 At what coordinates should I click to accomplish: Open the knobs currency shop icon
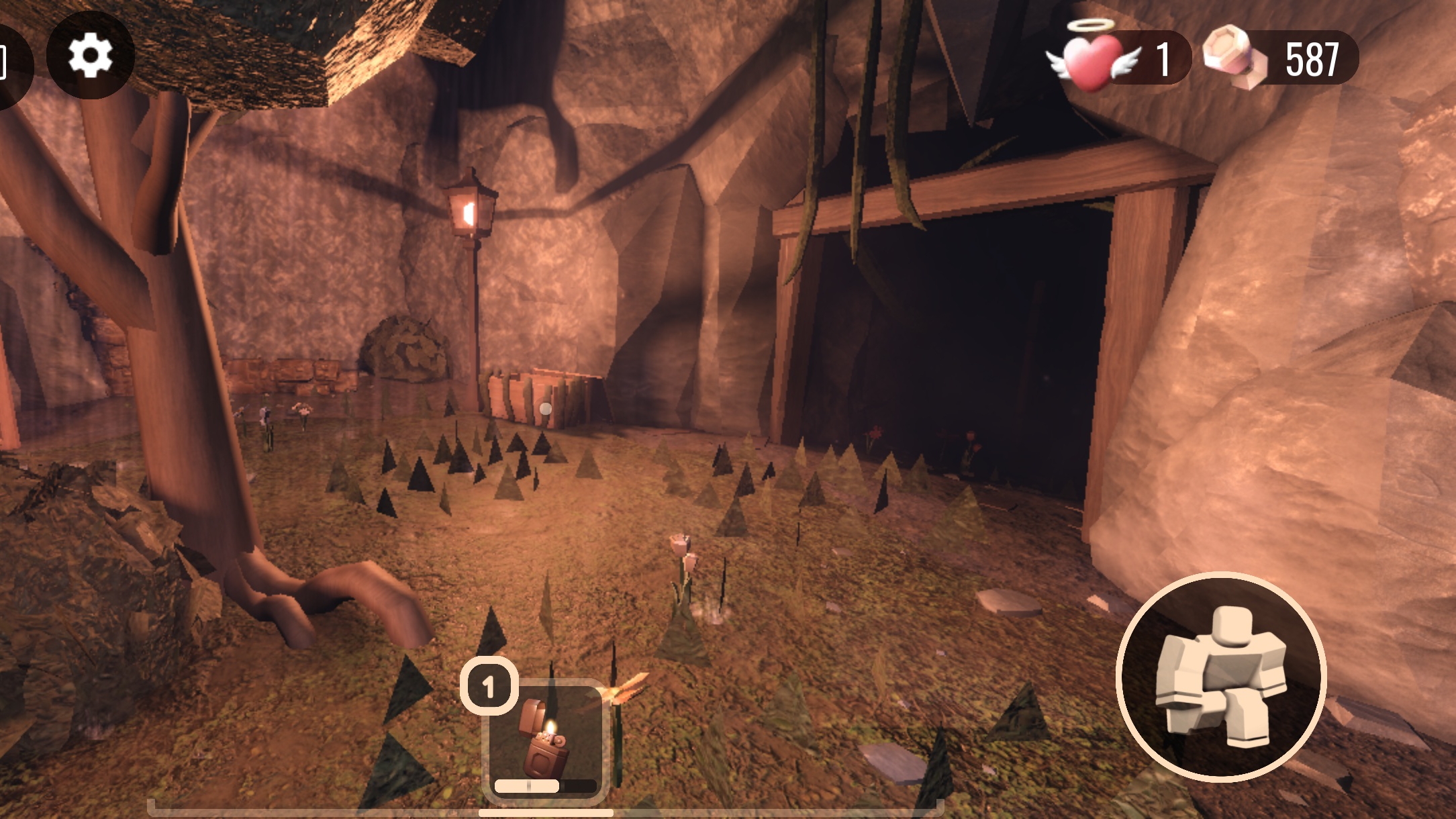(x=1235, y=58)
